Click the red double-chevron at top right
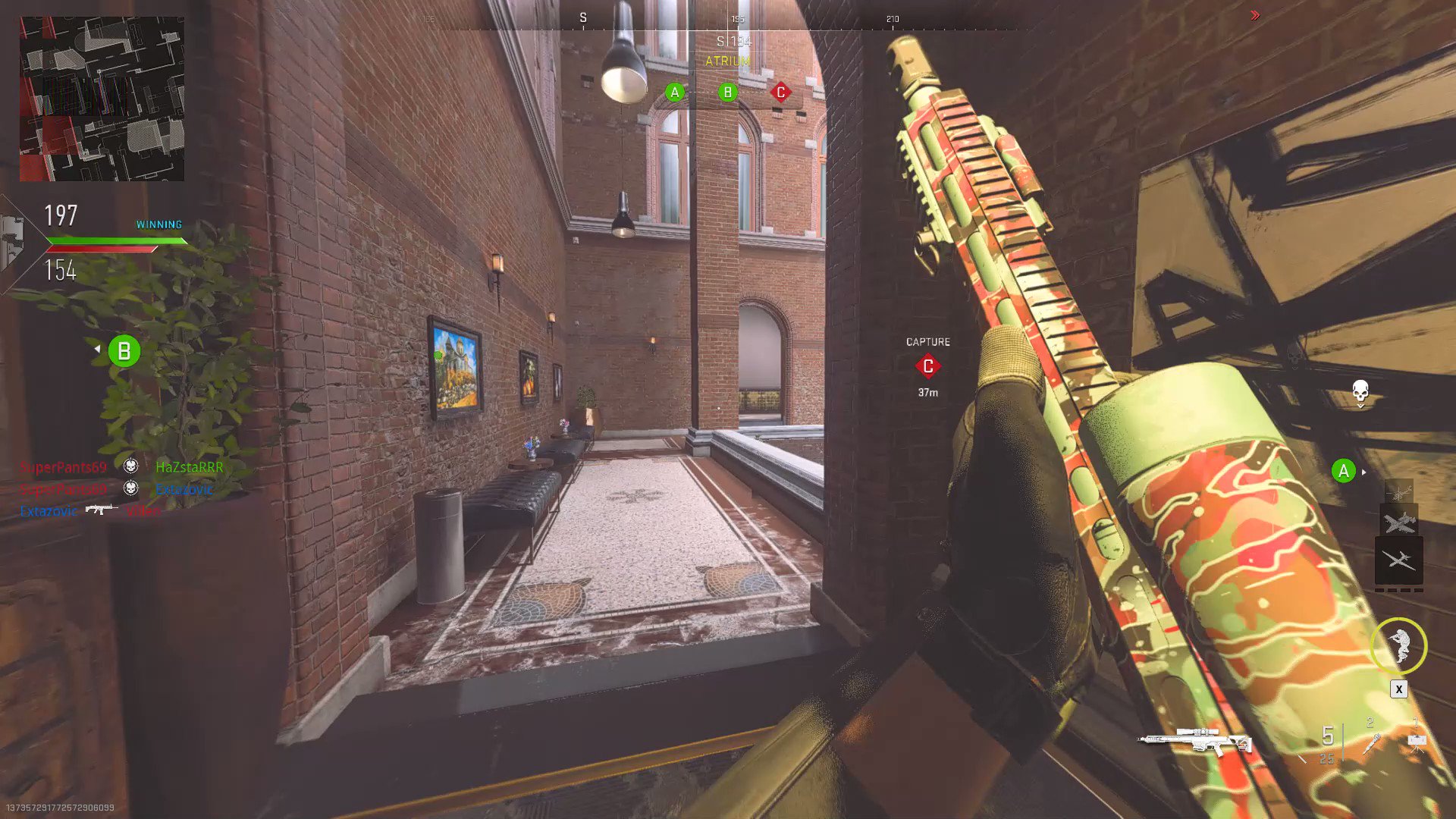 [1255, 14]
